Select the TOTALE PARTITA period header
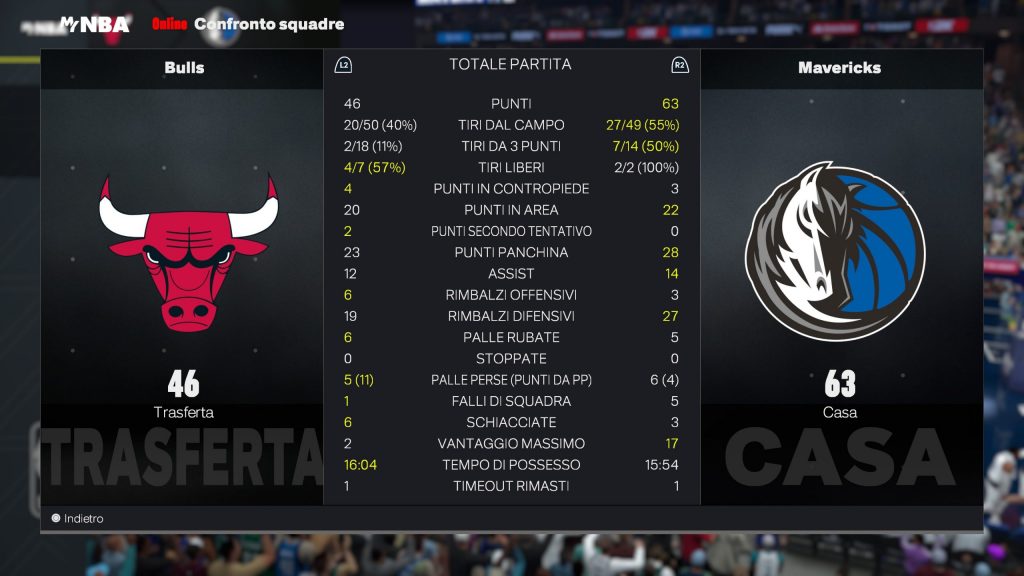Viewport: 1024px width, 576px height. (x=510, y=65)
